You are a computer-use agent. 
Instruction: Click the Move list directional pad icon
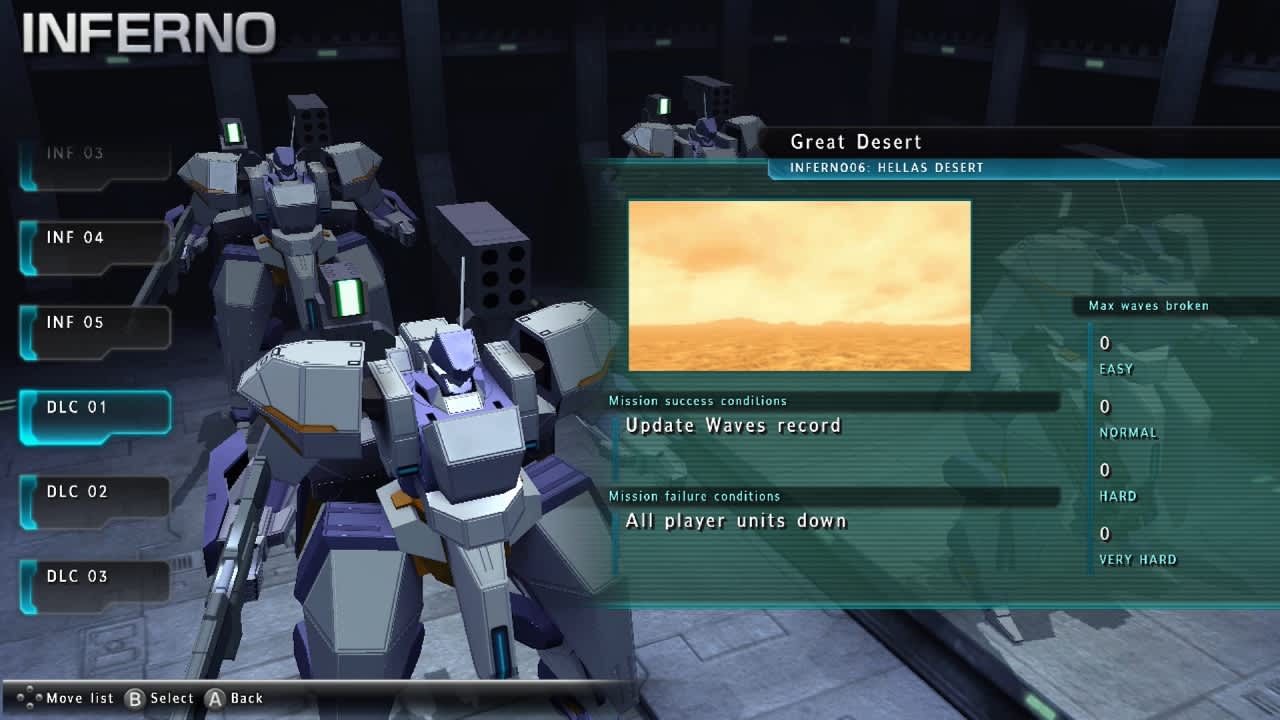(31, 698)
